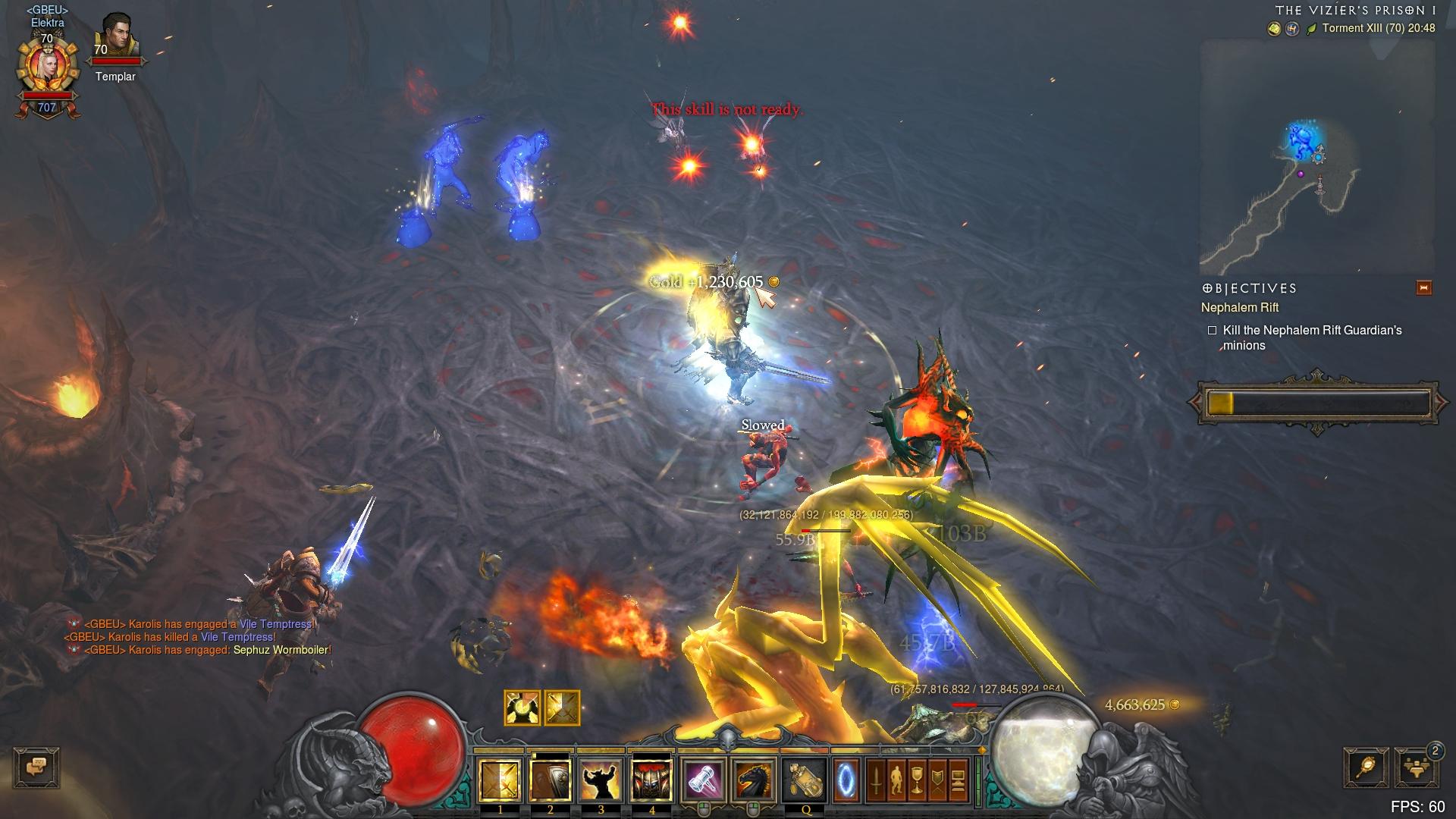Open the friends list social button
Viewport: 1456px width, 819px height.
pos(1417,767)
